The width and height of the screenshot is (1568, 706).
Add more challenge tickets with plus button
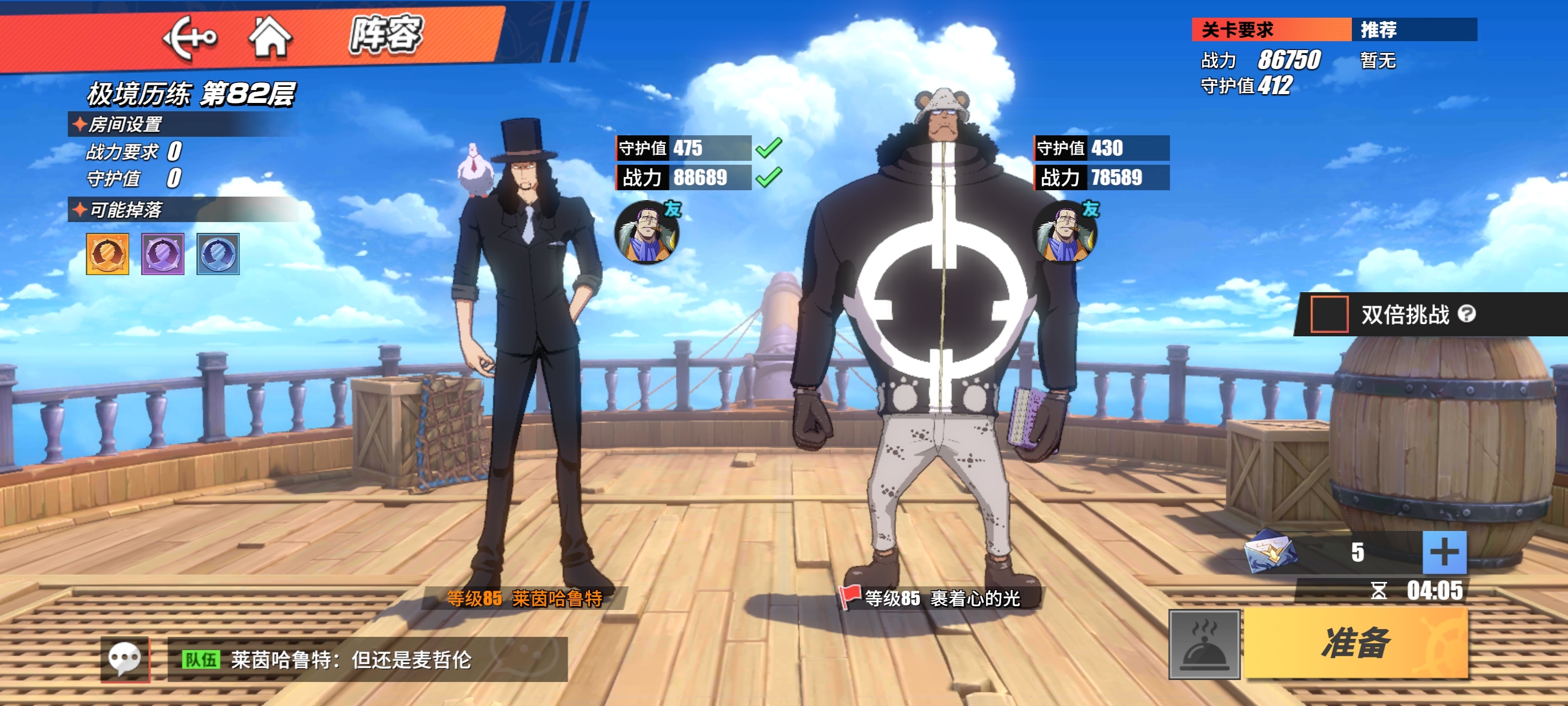[1443, 553]
